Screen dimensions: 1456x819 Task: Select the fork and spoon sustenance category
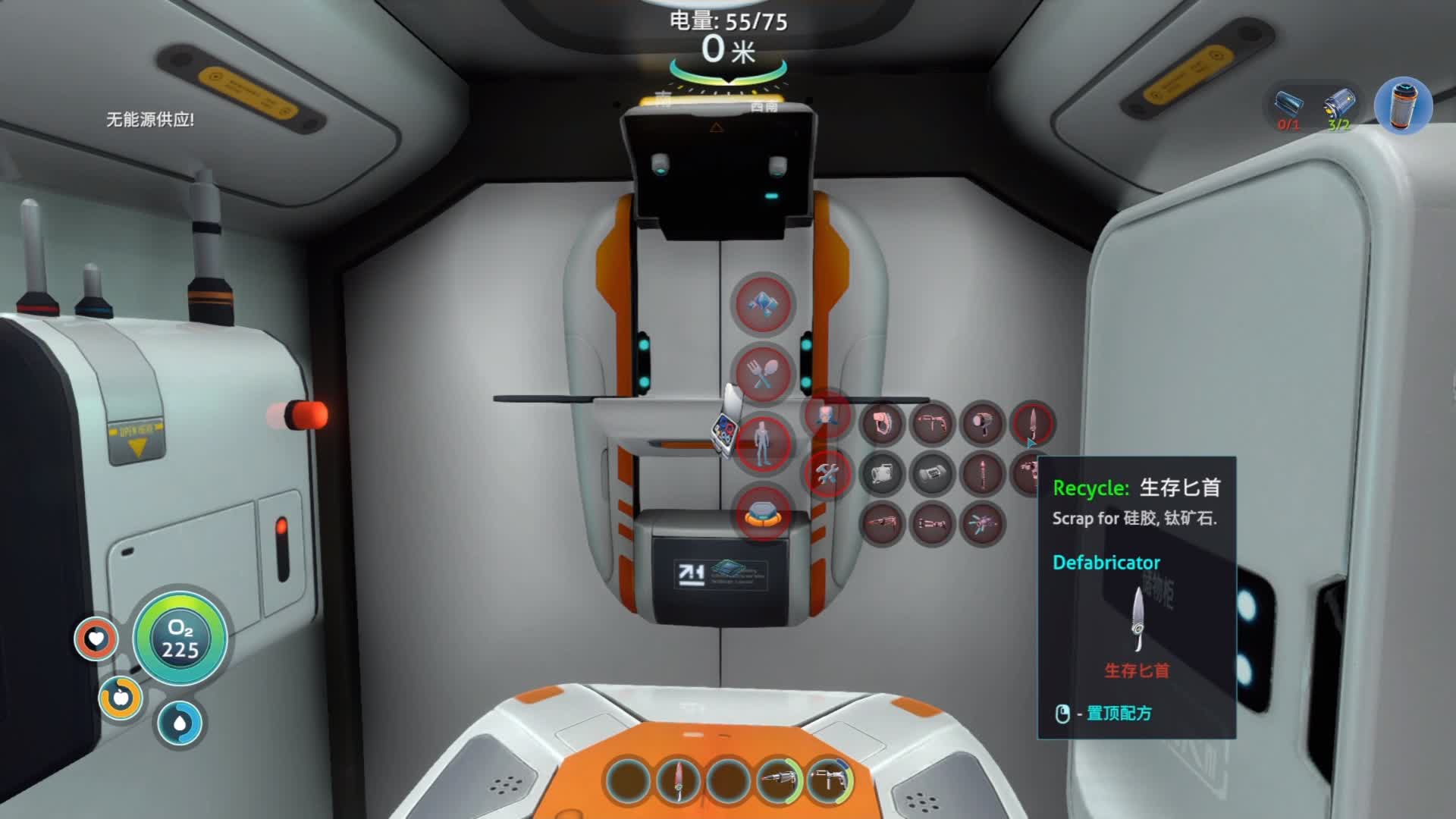point(763,374)
